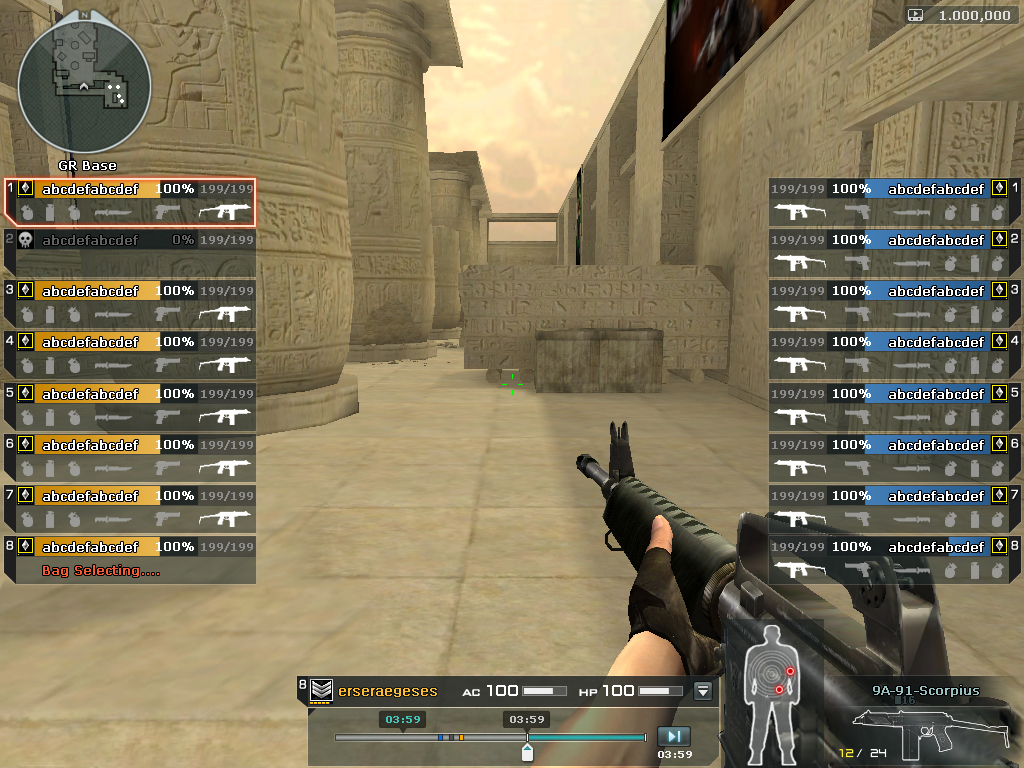Select left-team player 1, the highlighted row
The height and width of the screenshot is (768, 1024).
130,201
